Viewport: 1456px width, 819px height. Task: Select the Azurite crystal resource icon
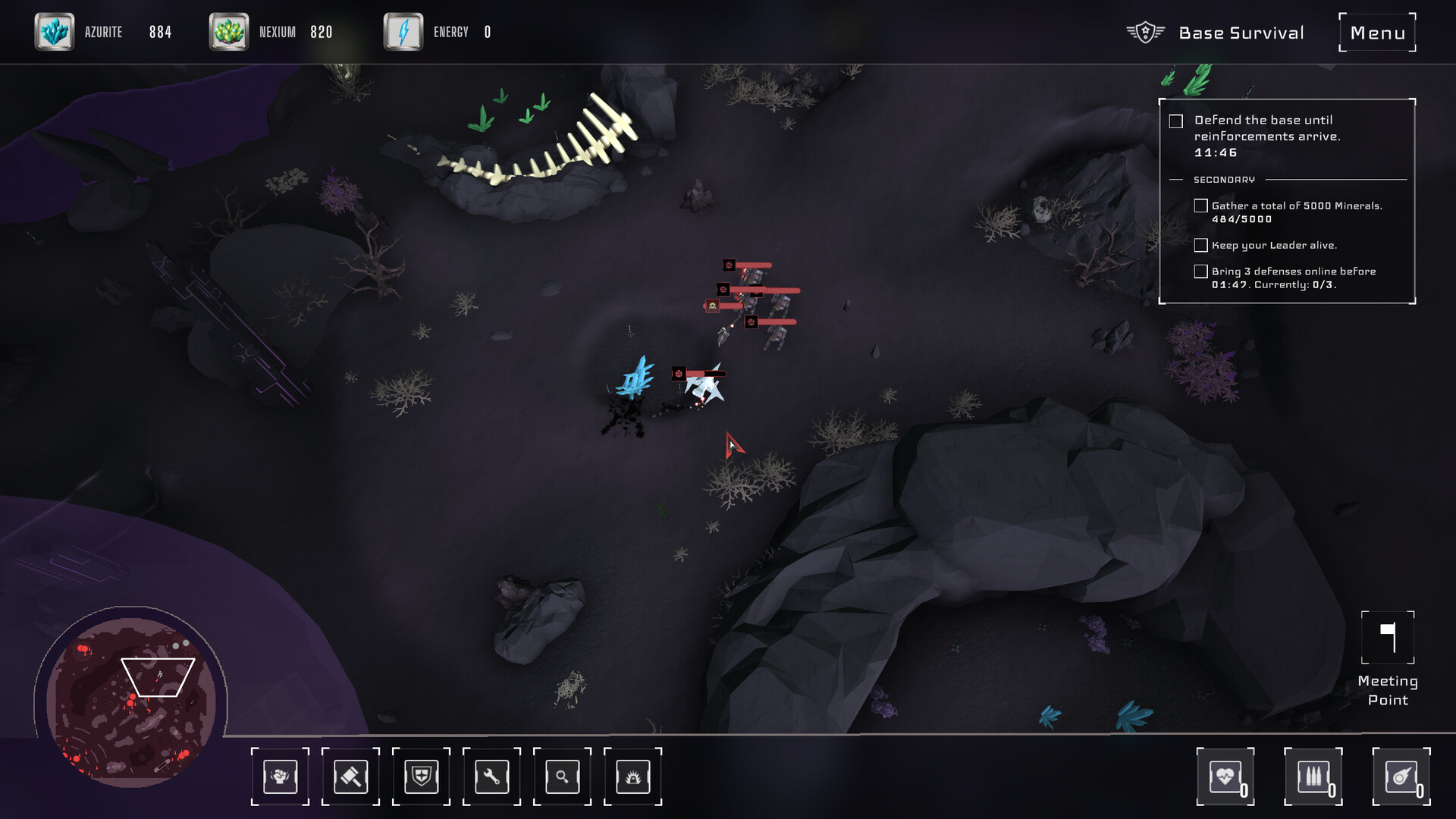tap(55, 32)
